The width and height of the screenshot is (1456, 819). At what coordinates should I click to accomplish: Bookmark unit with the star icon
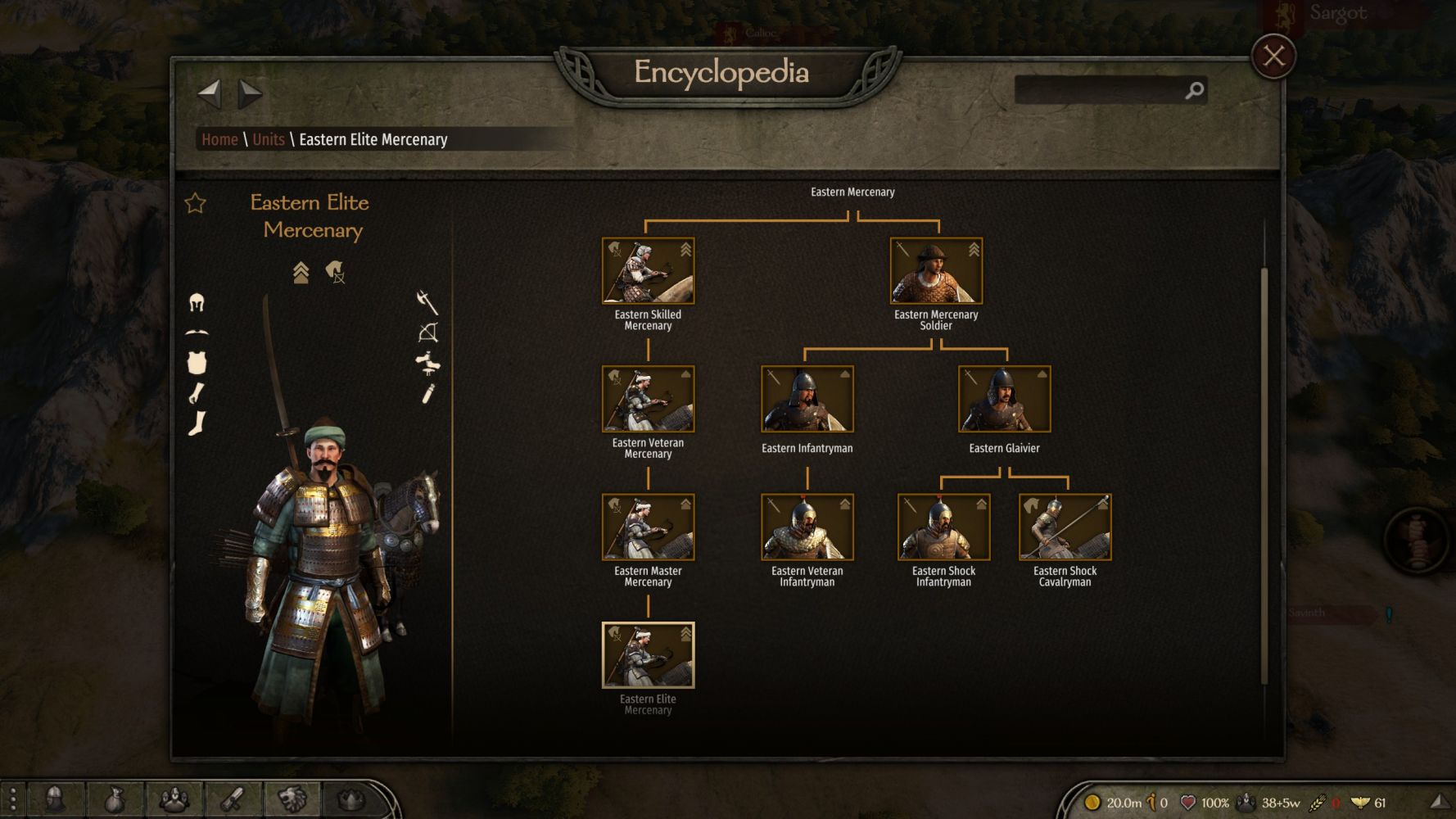195,203
